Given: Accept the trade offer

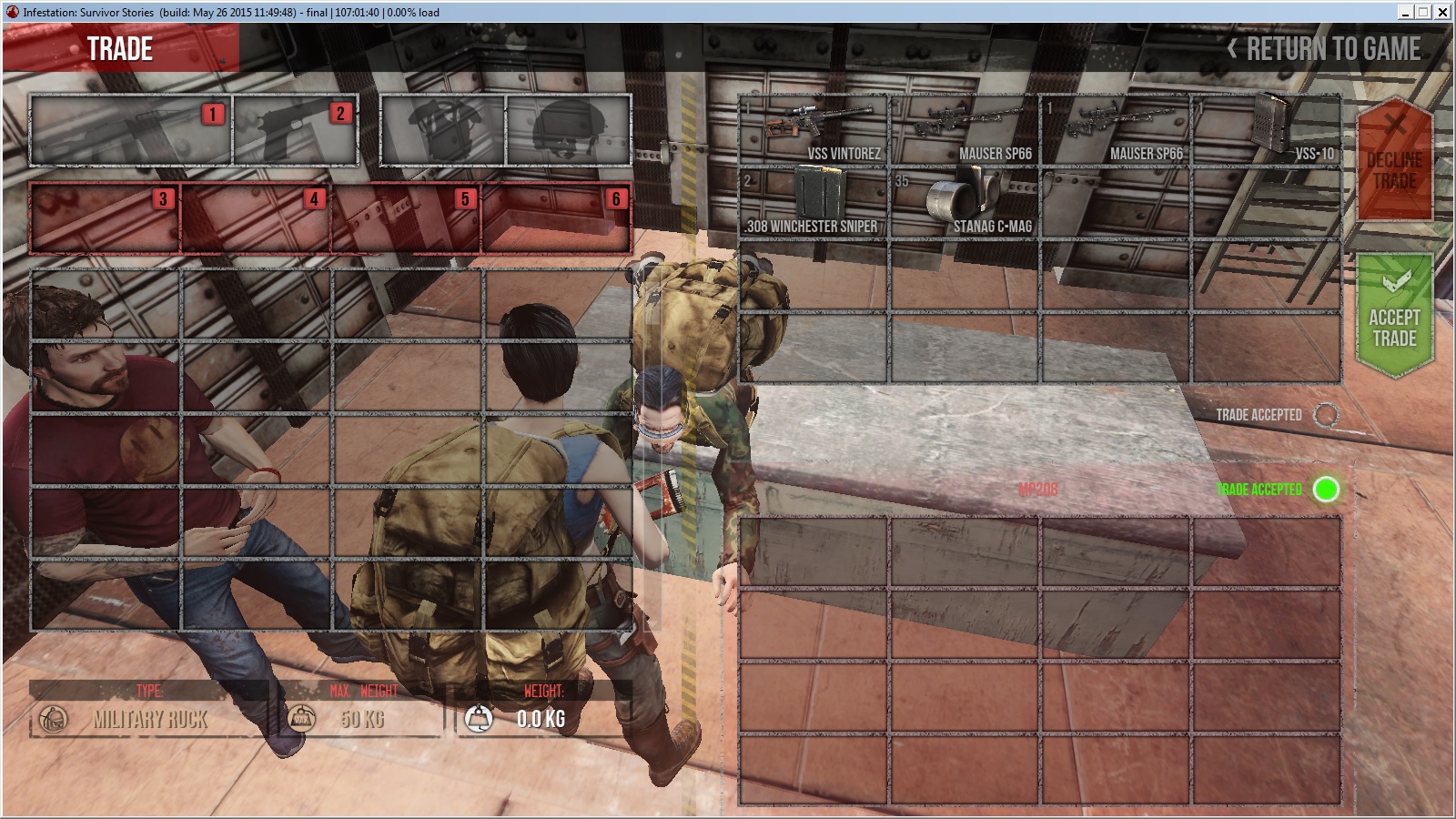Looking at the screenshot, I should point(1394,315).
